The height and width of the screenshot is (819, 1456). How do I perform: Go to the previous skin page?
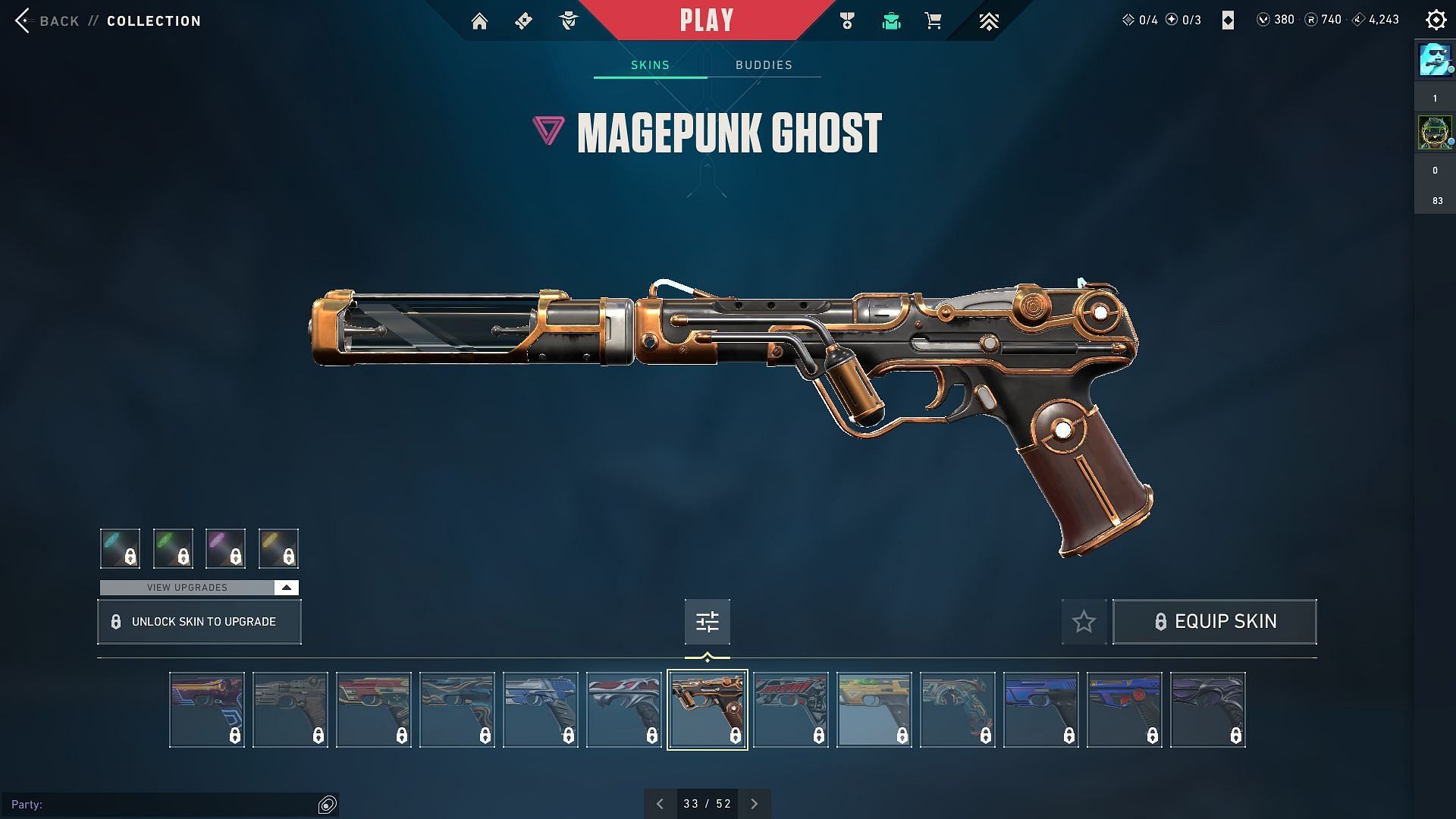point(660,804)
